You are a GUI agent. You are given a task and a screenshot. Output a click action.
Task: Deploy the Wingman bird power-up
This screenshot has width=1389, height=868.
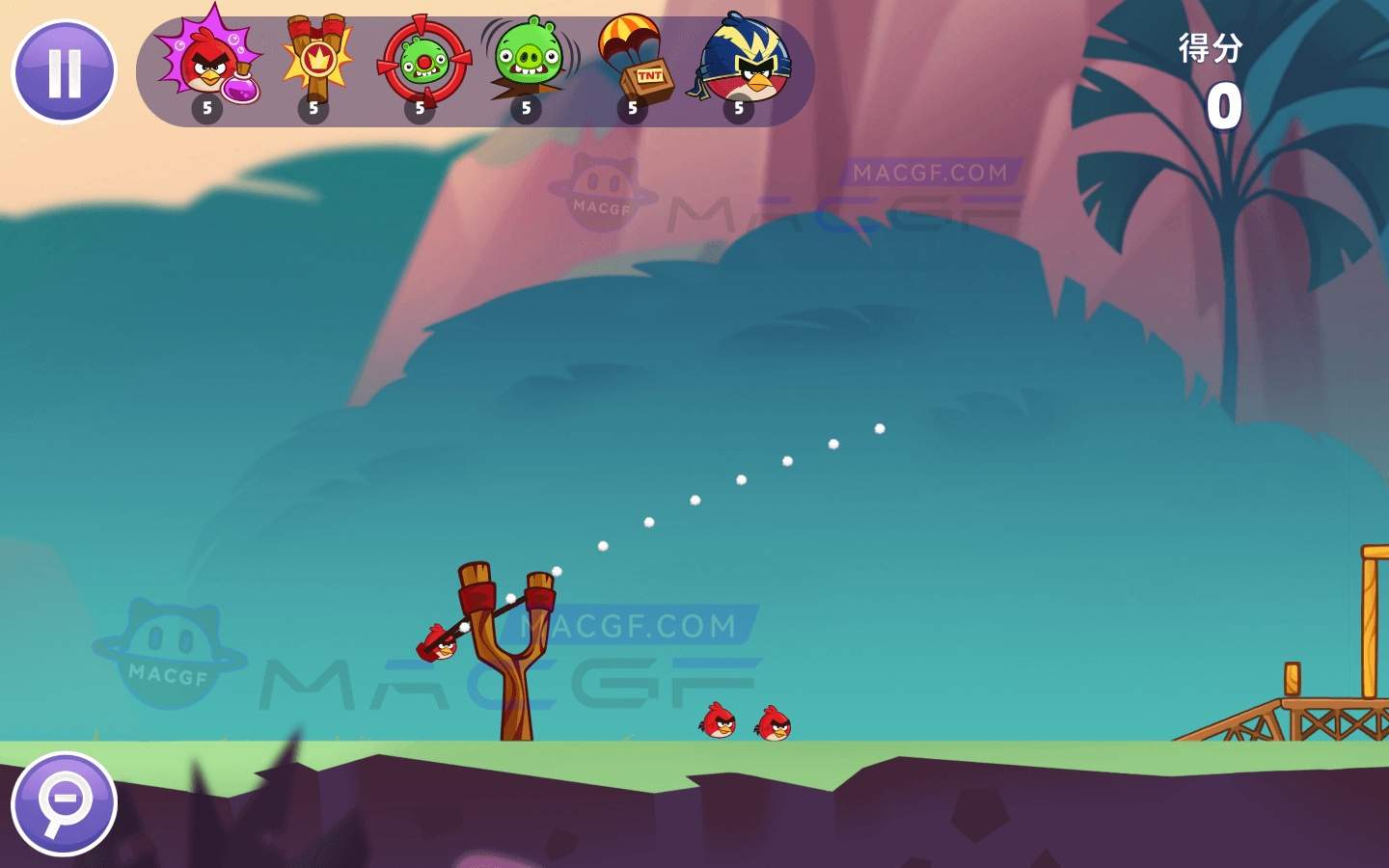click(x=739, y=60)
